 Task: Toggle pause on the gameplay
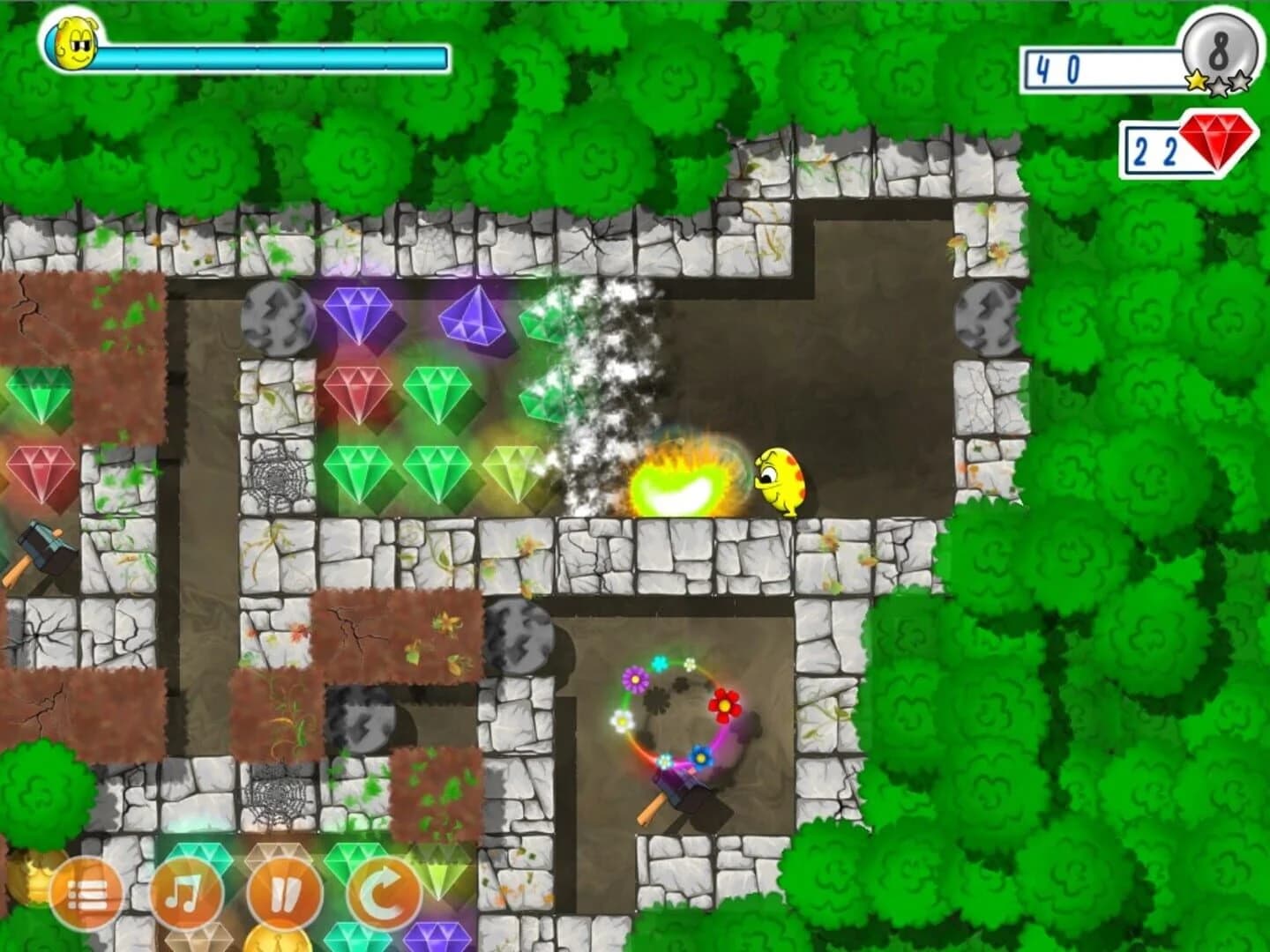285,894
